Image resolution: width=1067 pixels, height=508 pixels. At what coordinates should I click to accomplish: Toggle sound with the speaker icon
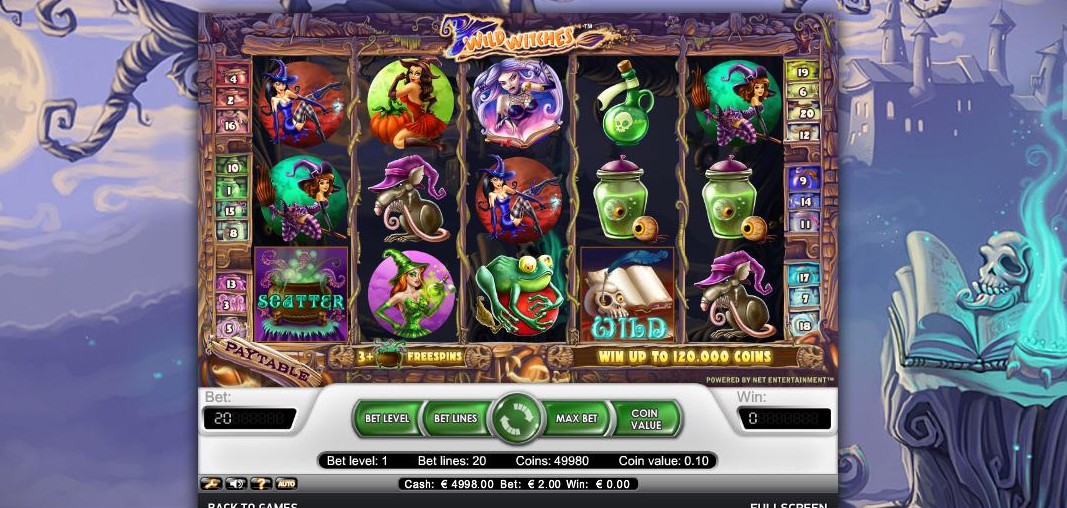236,483
